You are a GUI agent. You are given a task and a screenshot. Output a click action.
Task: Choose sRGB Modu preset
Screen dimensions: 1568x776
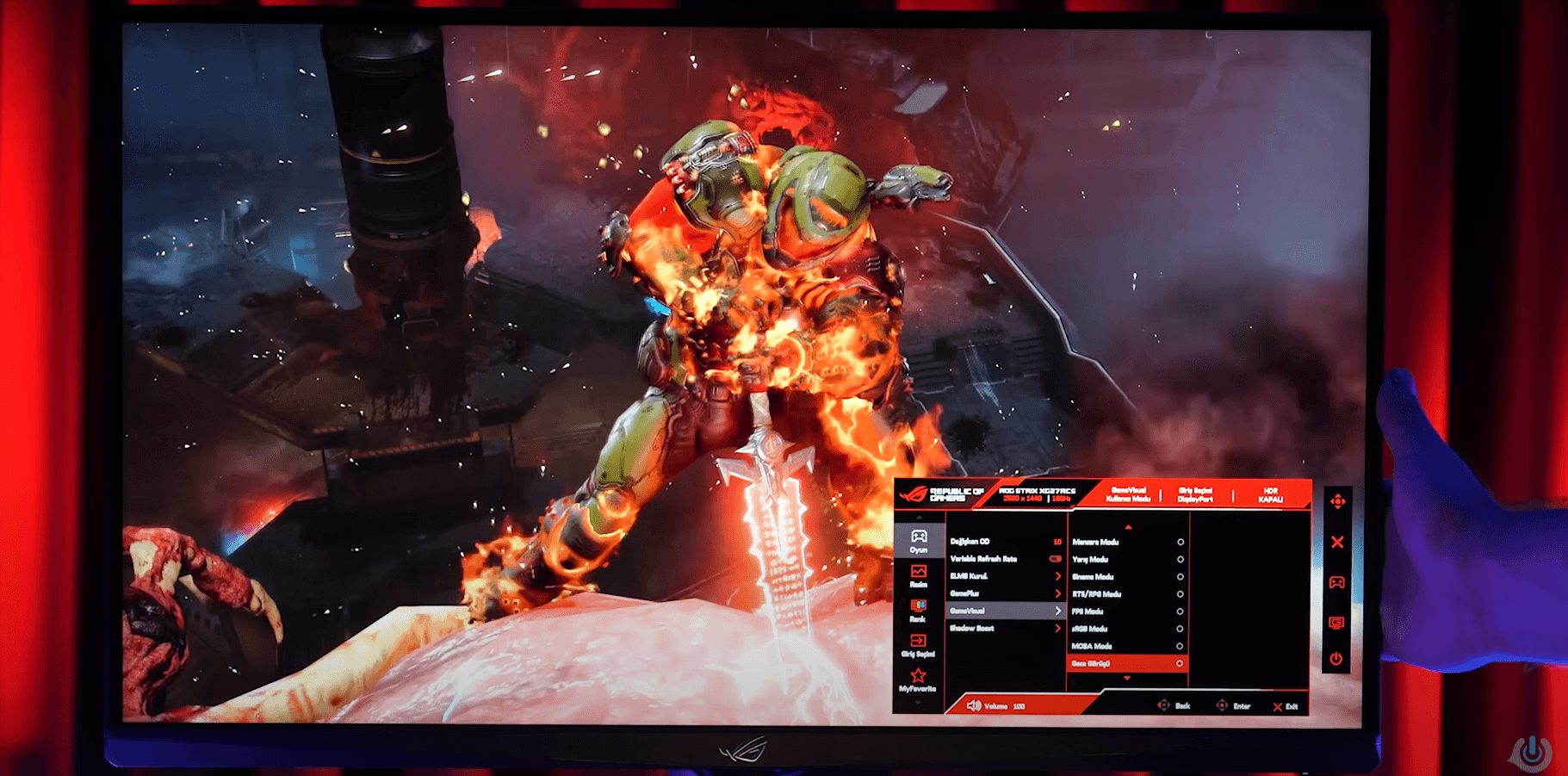click(x=1127, y=629)
